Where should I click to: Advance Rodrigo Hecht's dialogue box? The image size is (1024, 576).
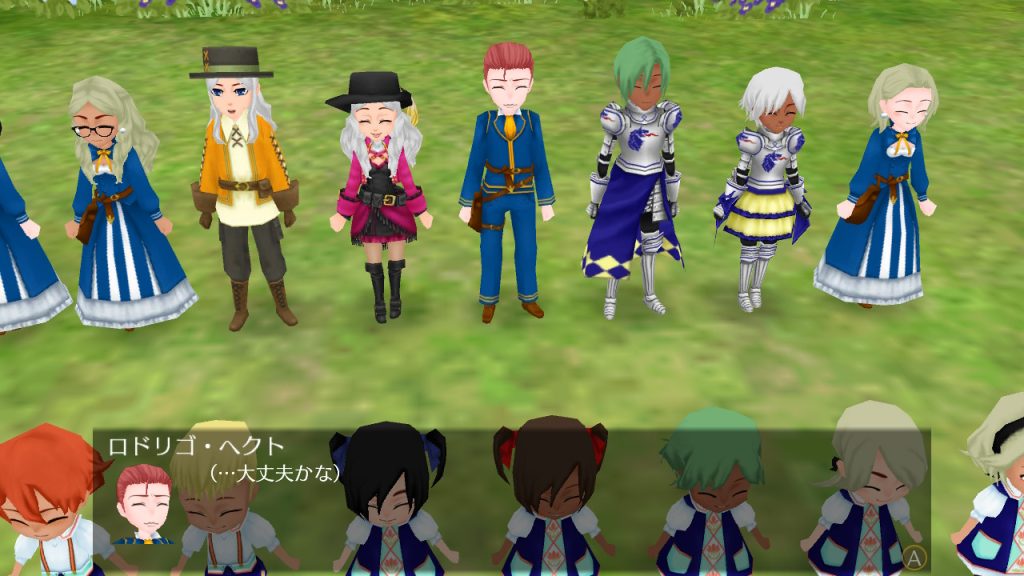(x=912, y=555)
